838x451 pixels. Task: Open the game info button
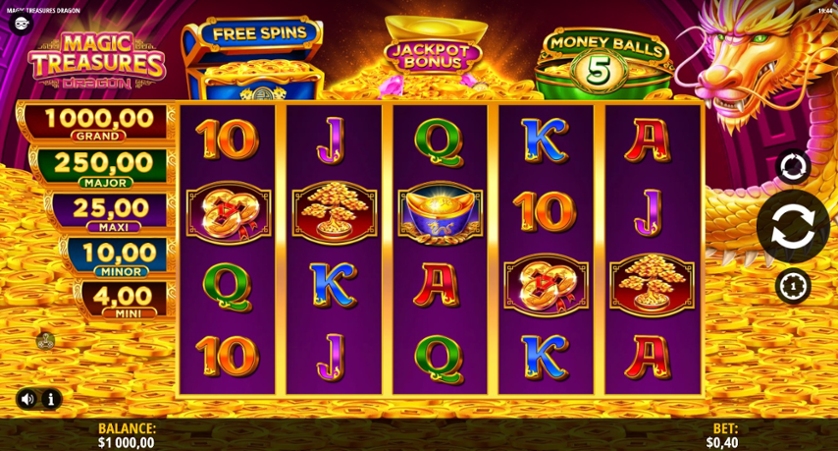click(x=50, y=399)
